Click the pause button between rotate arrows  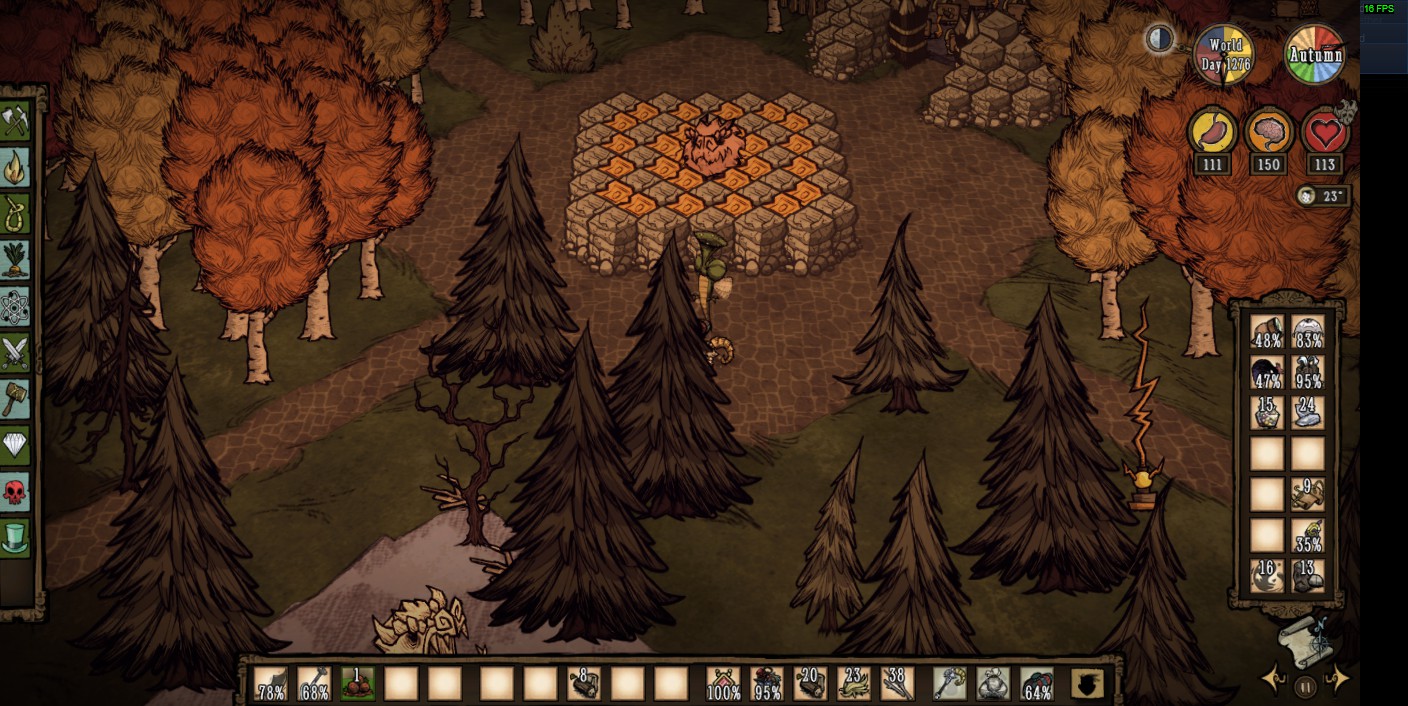1305,686
